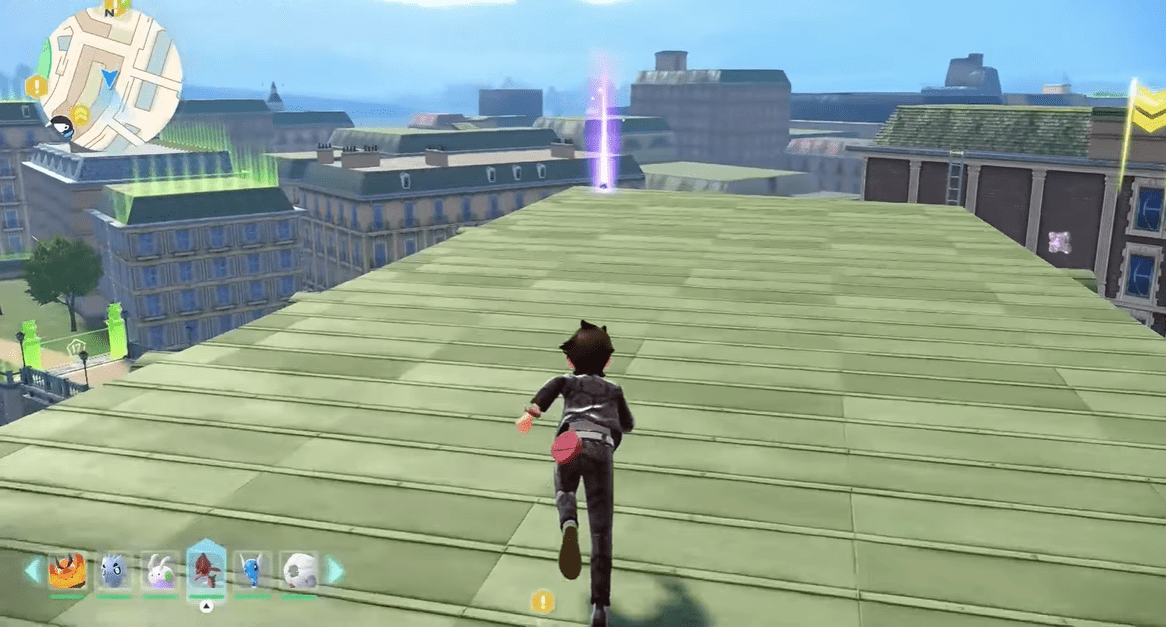The width and height of the screenshot is (1166, 627).
Task: Select the highlighted red Pokémon slot
Action: [206, 571]
